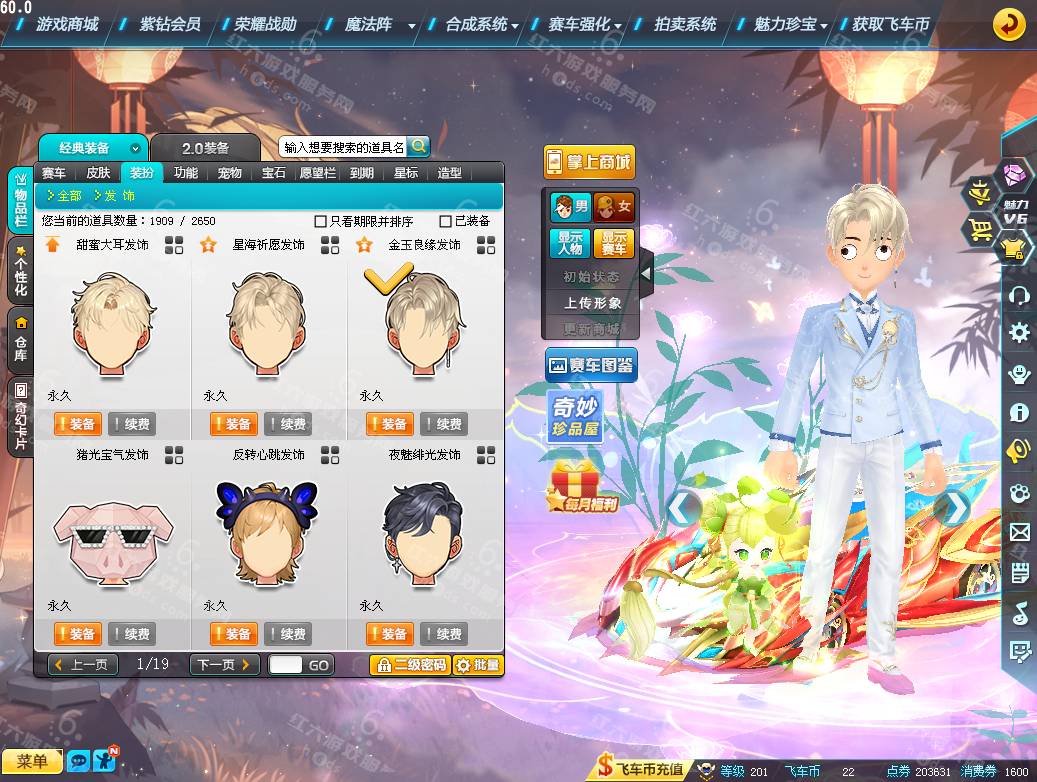Click the 飞车币充值 recharge button
This screenshot has height=782, width=1037.
[642, 769]
